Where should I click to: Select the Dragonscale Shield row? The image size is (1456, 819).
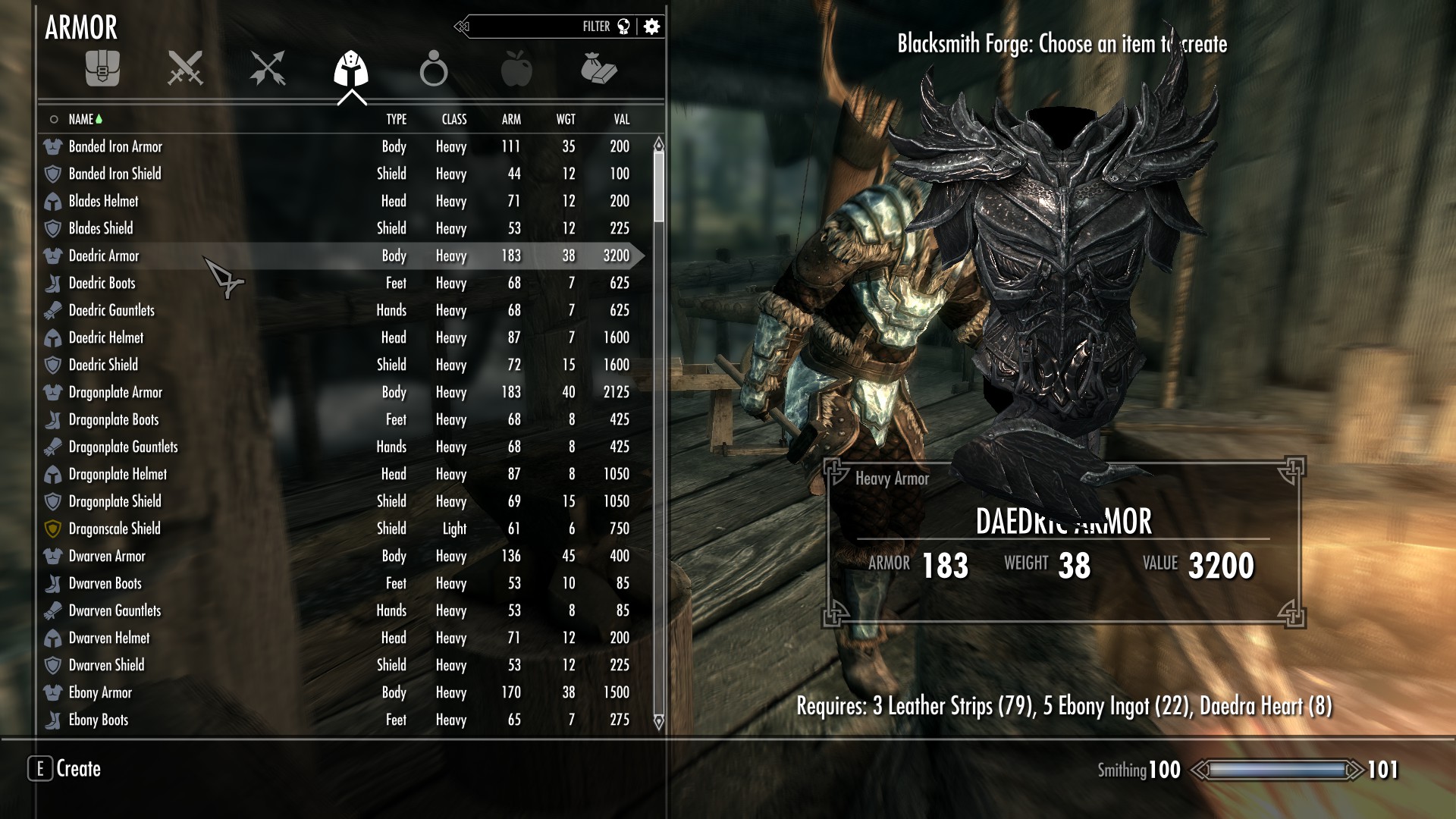tap(115, 529)
